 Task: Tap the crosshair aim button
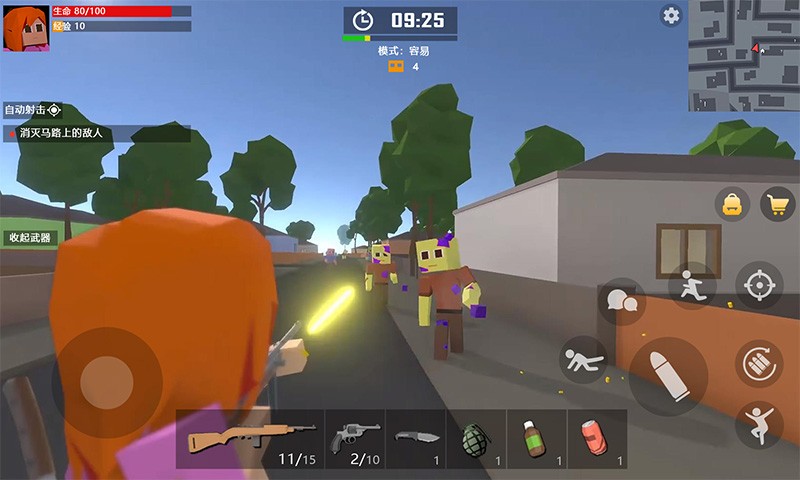click(x=759, y=285)
